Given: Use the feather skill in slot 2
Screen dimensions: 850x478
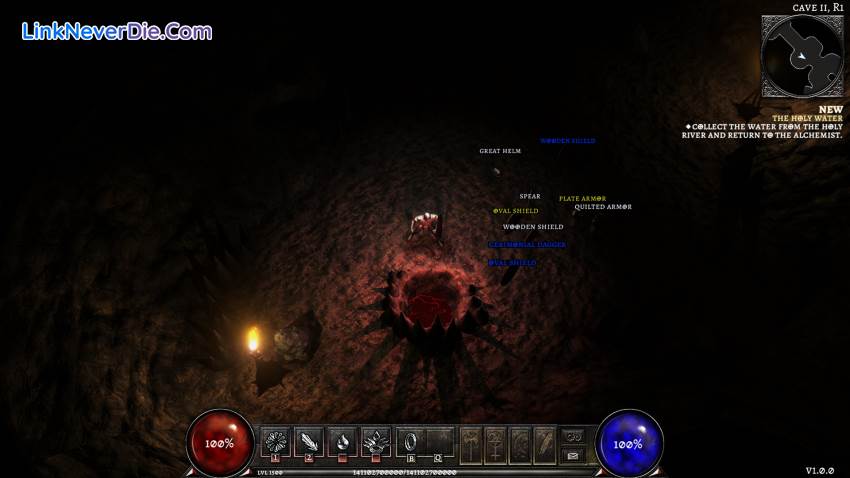Looking at the screenshot, I should coord(309,441).
